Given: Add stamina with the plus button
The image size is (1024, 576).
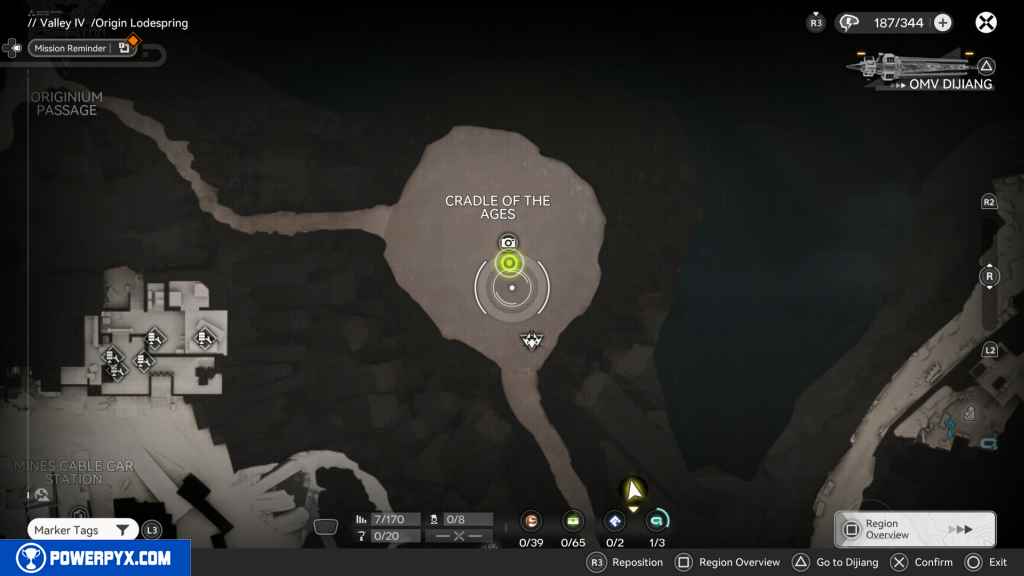Looking at the screenshot, I should 942,23.
